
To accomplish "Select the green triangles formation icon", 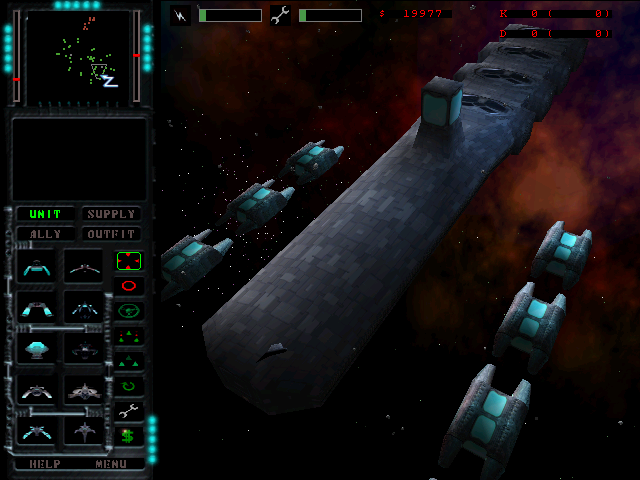I will 129,360.
